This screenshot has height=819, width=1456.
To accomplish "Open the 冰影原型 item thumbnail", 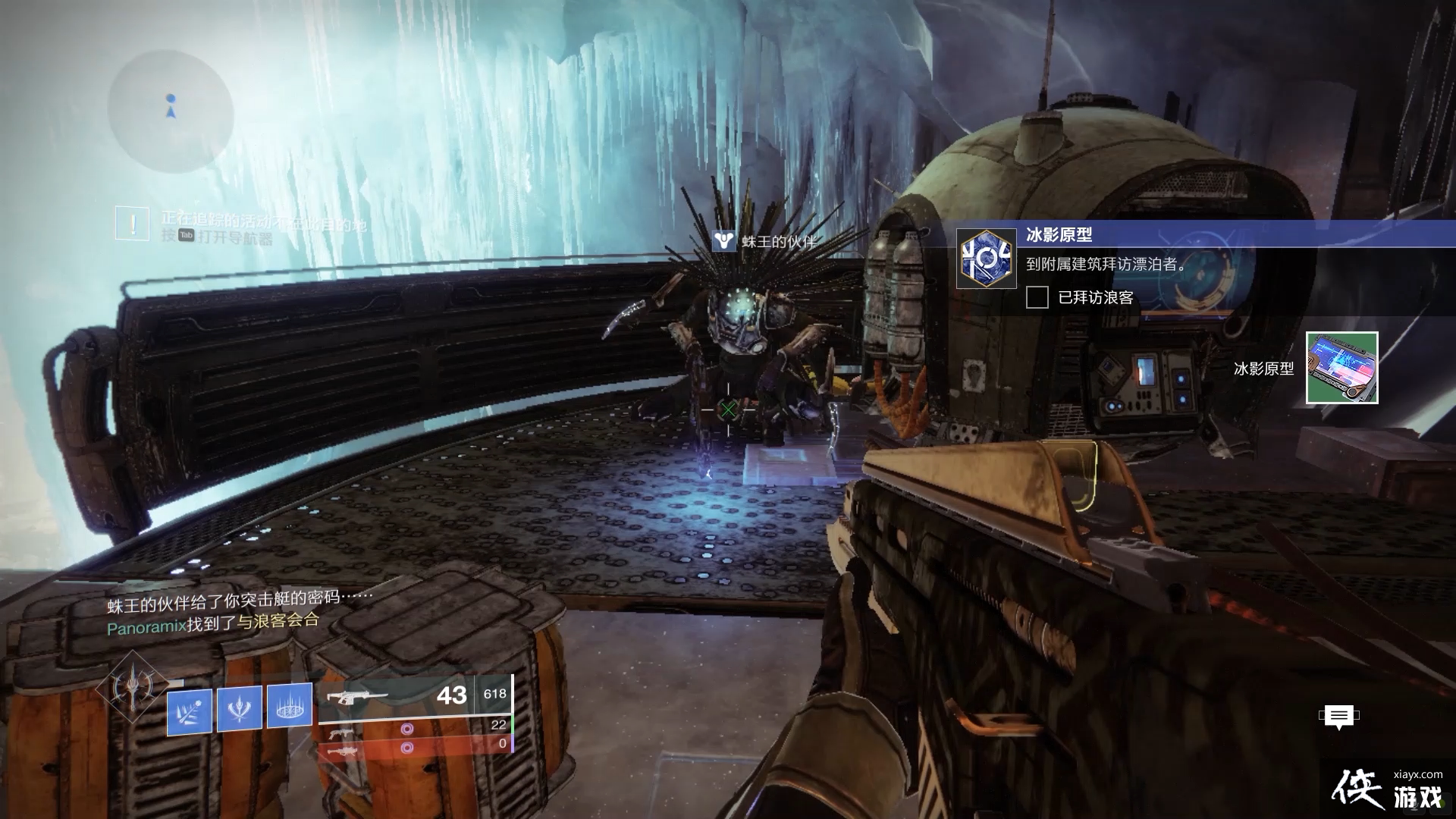I will (x=1341, y=368).
